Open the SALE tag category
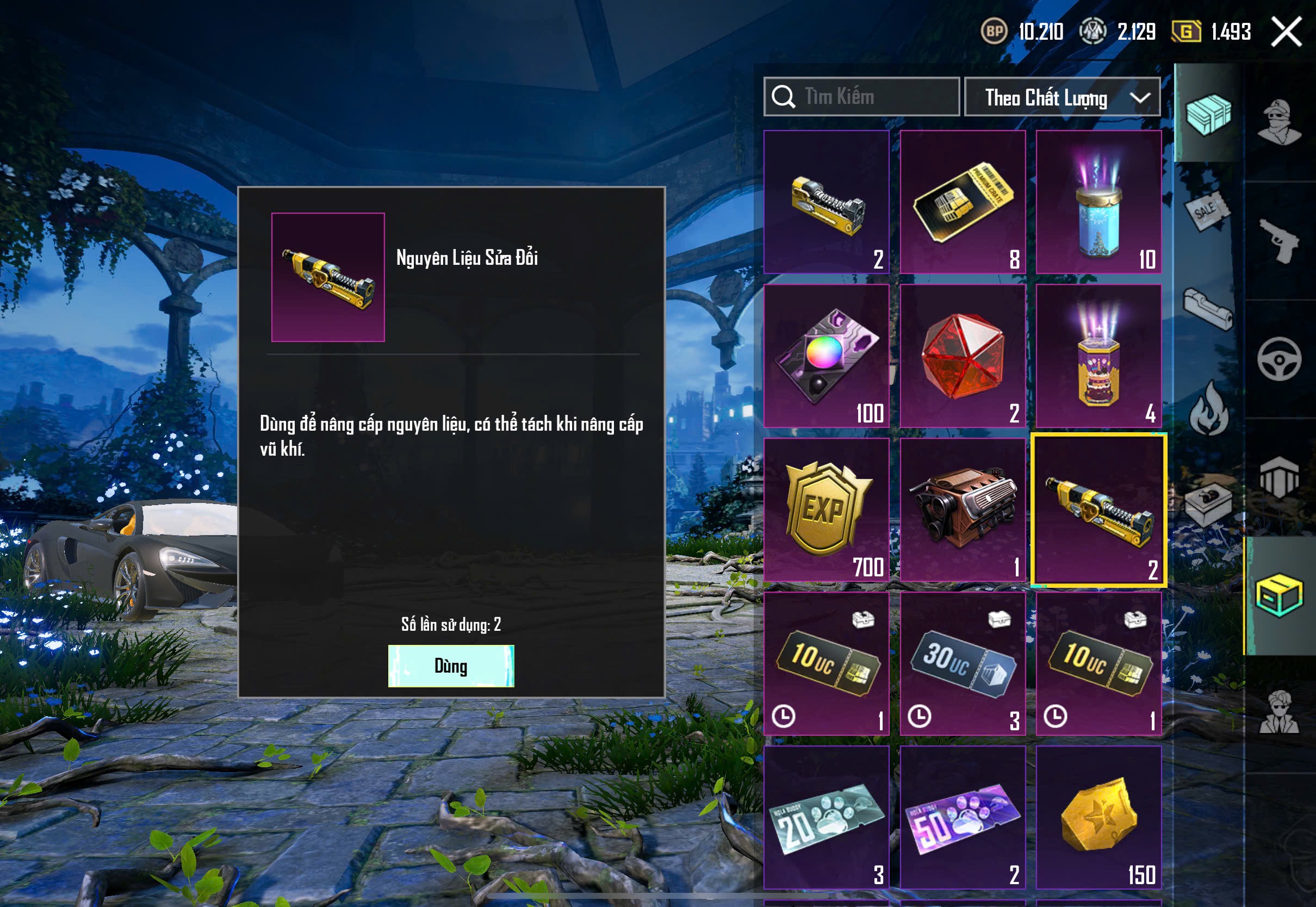 coord(1207,212)
